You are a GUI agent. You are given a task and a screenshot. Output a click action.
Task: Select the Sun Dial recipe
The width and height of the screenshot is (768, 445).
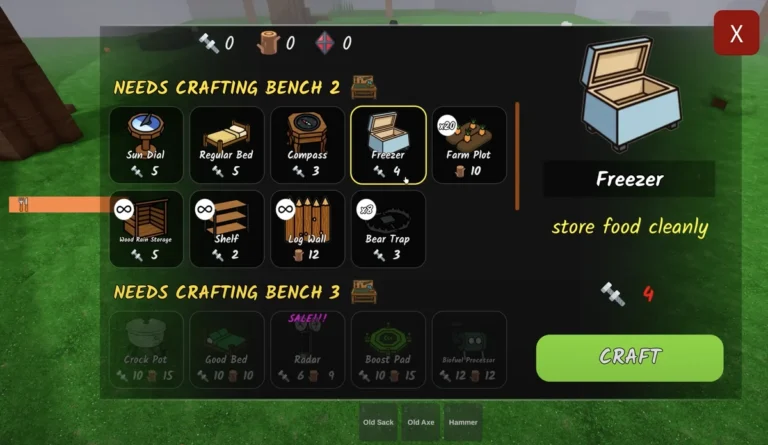(147, 145)
